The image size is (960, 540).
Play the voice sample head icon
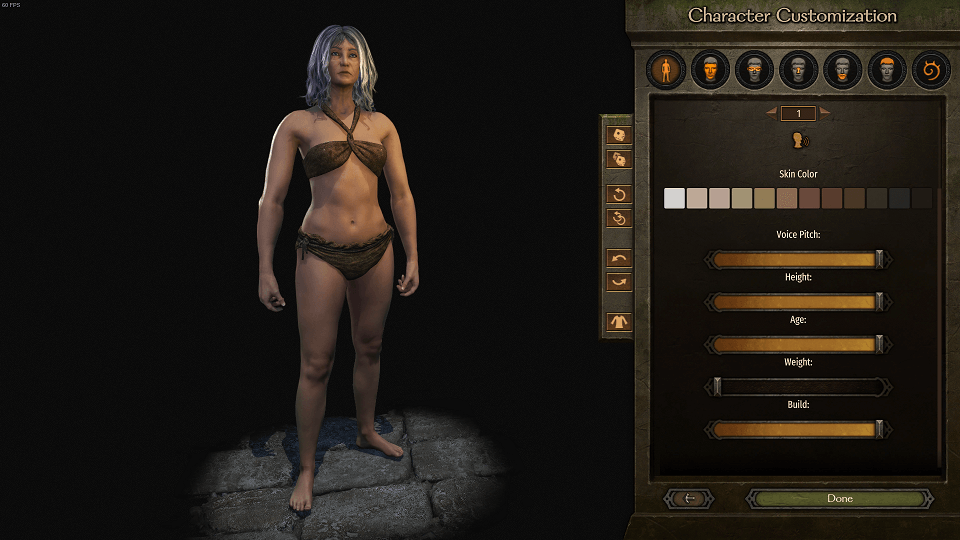[x=799, y=140]
